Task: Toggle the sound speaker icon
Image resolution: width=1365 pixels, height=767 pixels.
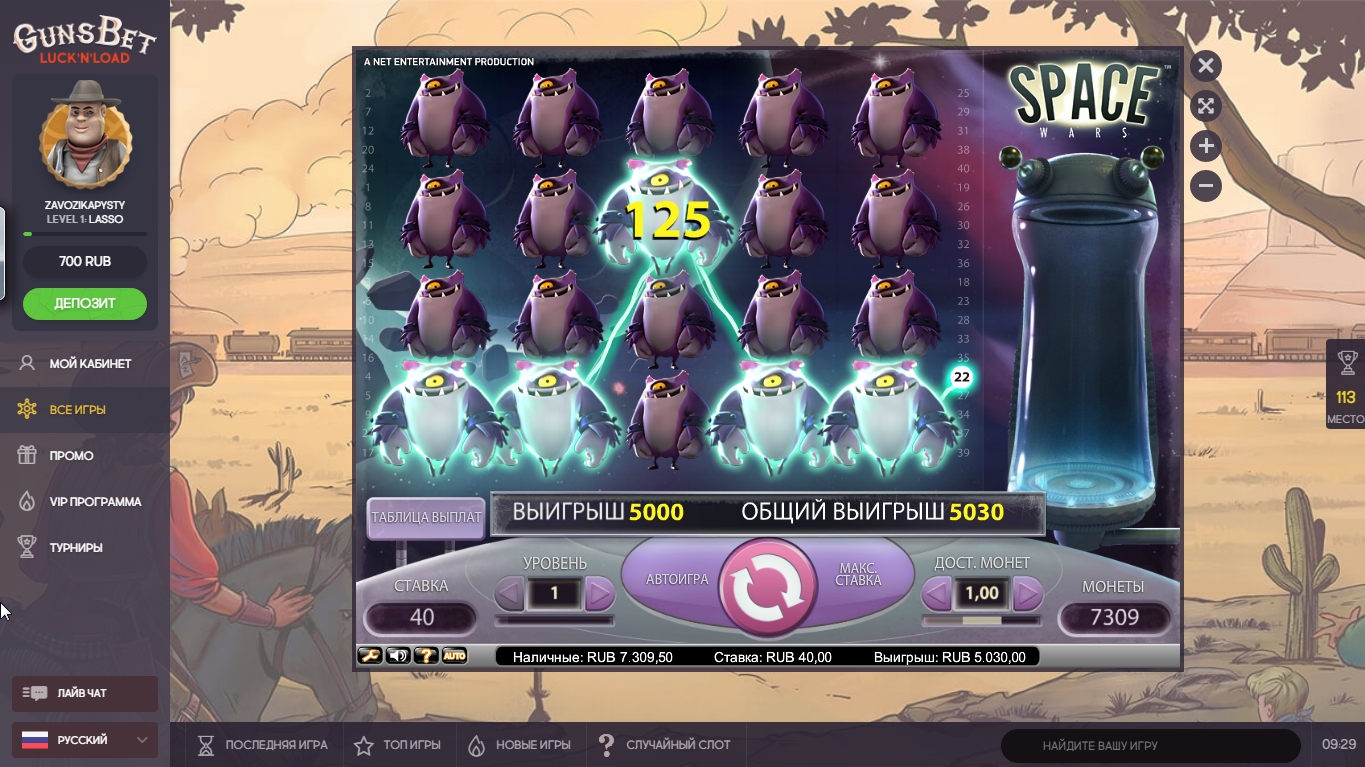Action: [x=398, y=656]
